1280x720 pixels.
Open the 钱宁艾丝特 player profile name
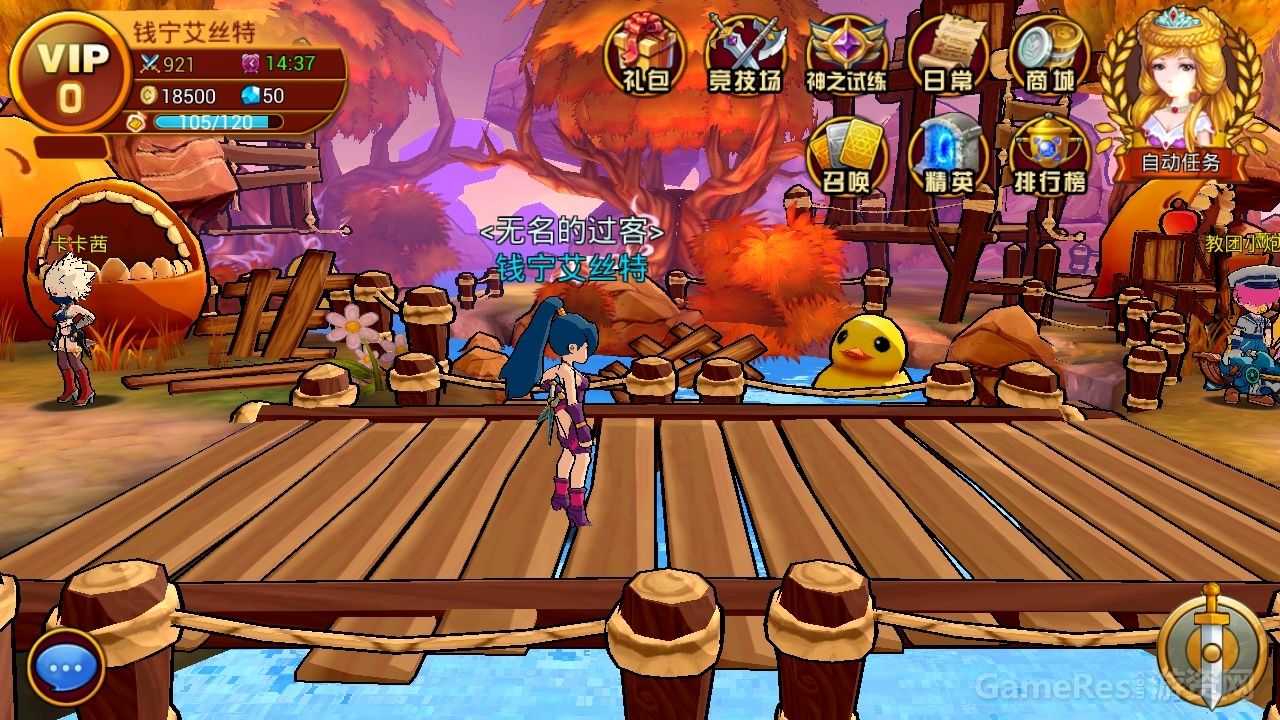194,32
